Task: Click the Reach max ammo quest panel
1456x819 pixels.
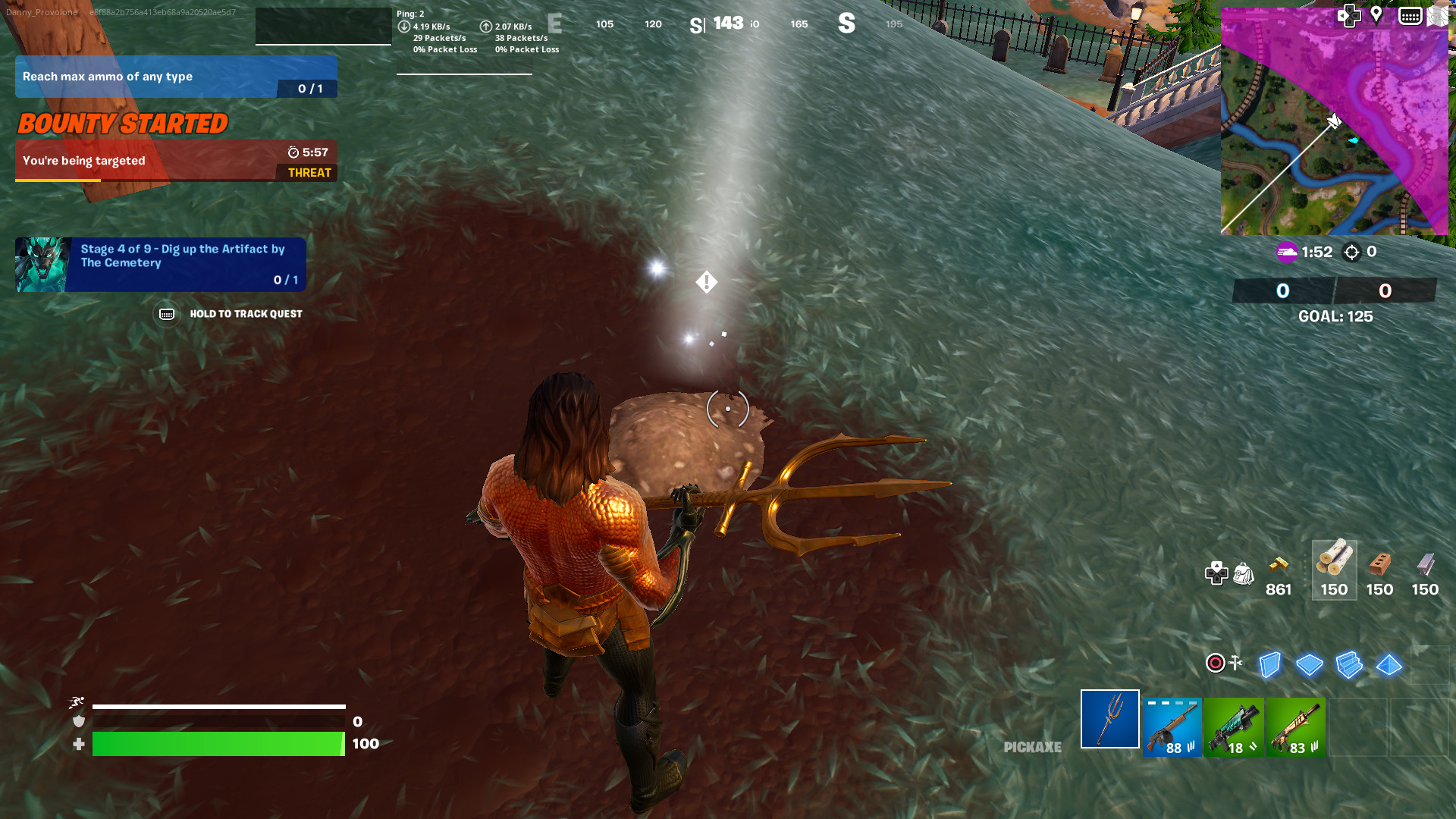Action: point(176,77)
